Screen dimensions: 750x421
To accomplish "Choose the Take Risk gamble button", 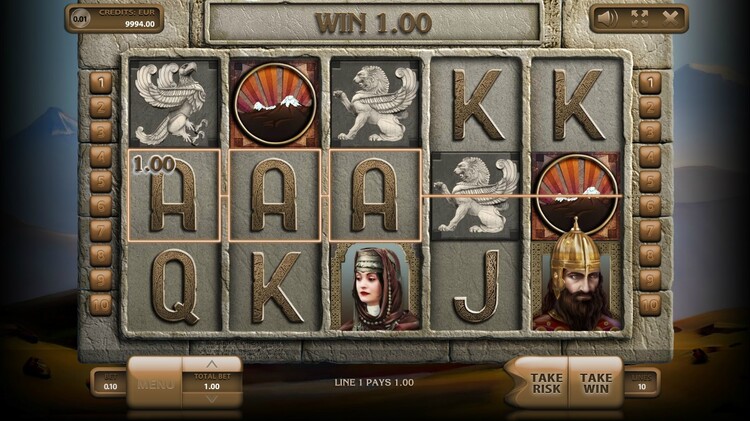I will (545, 383).
